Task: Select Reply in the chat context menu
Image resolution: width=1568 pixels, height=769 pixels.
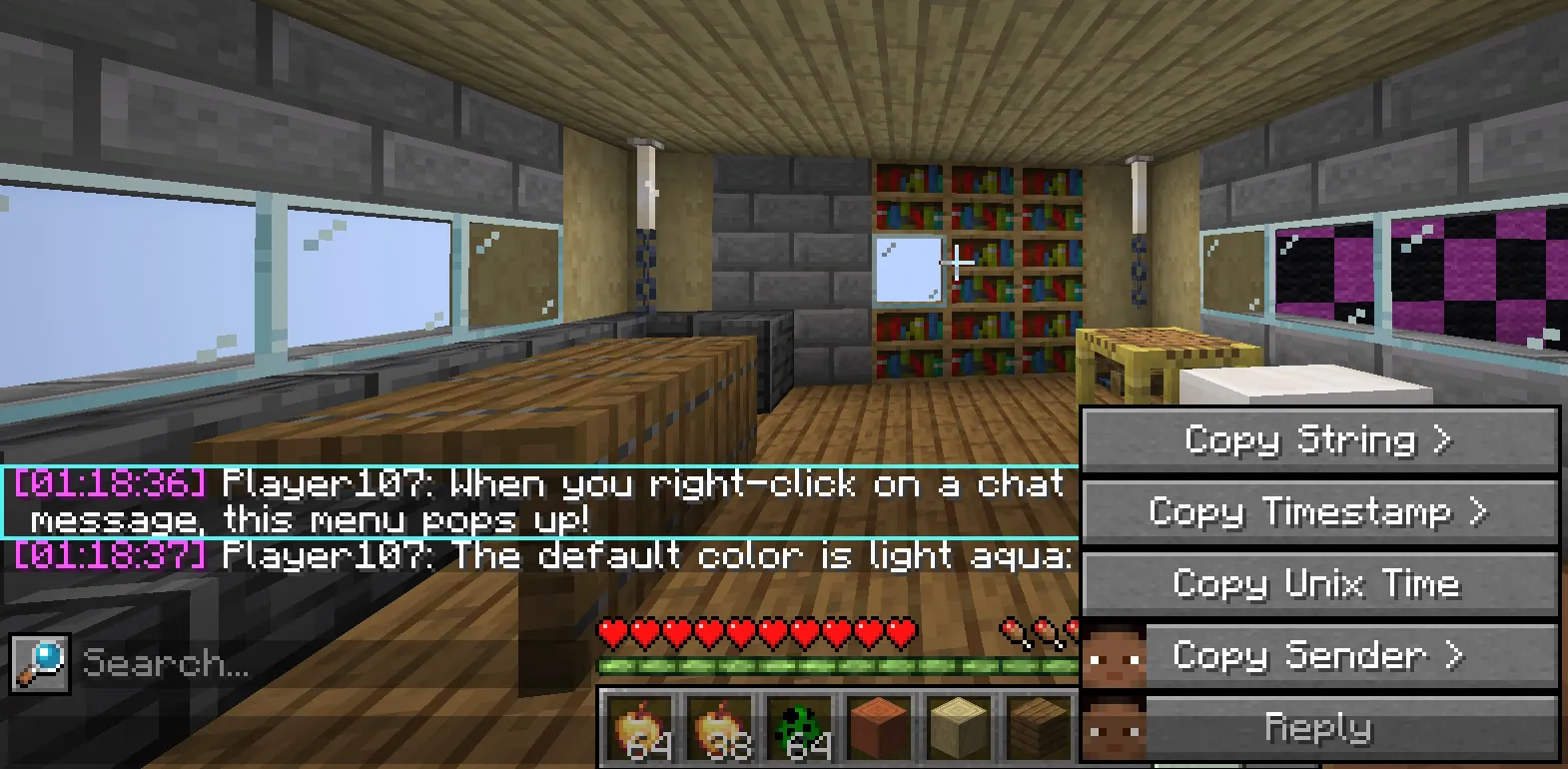Action: coord(1319,727)
